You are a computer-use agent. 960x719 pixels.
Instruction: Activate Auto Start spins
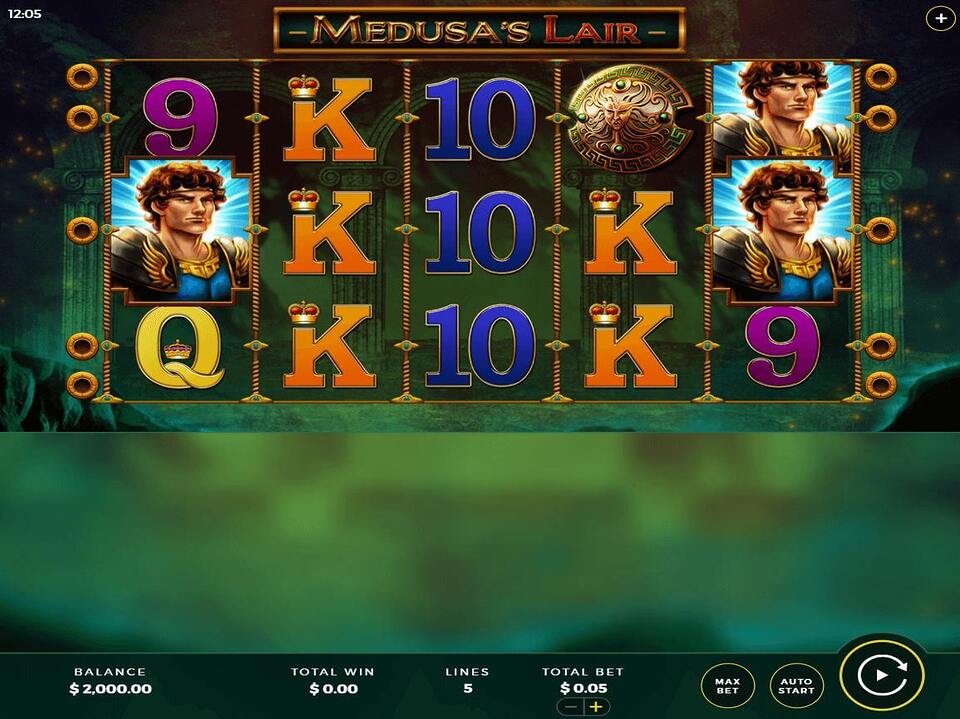point(796,685)
